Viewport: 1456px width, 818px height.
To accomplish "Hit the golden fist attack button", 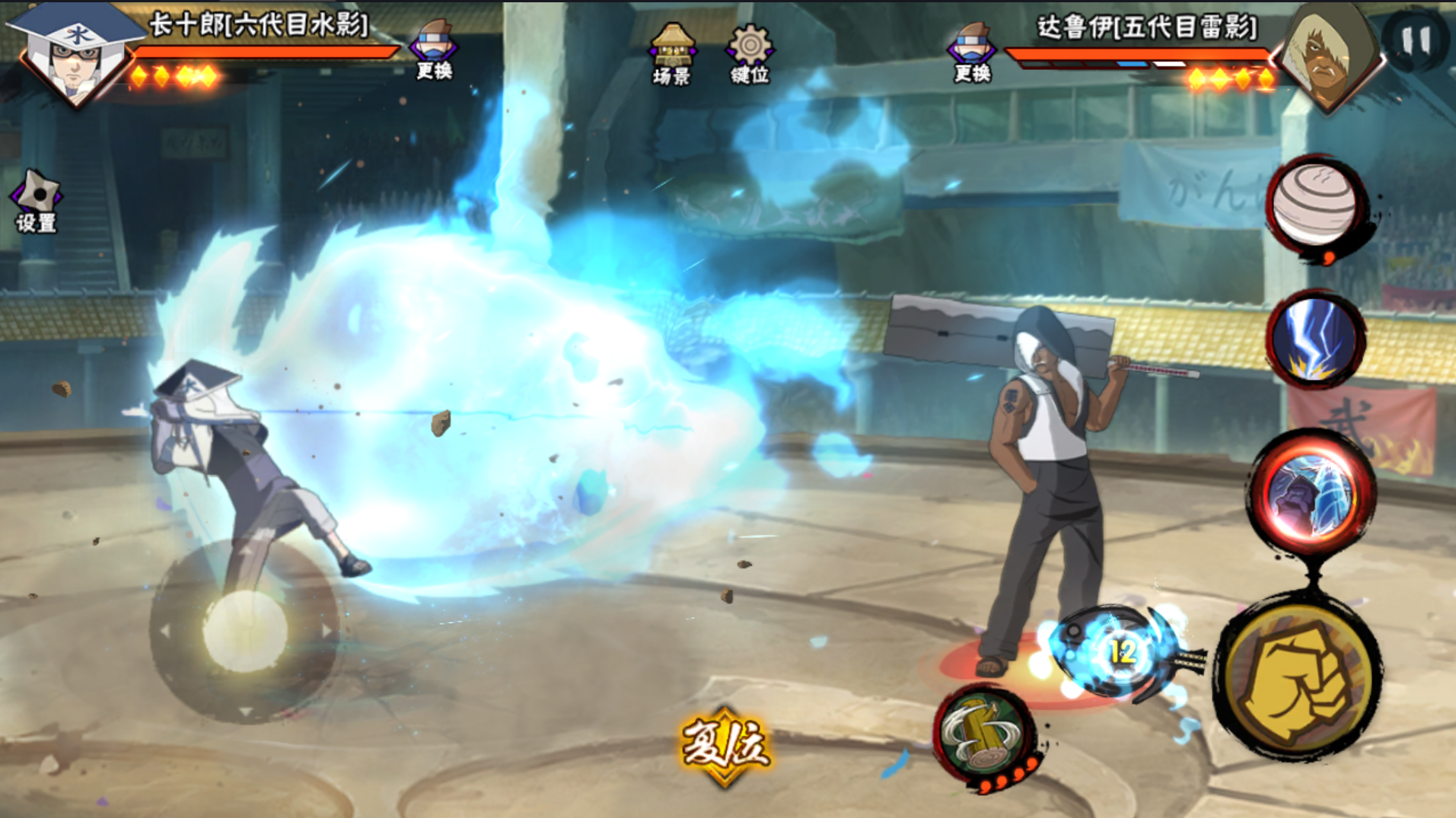I will tap(1297, 676).
